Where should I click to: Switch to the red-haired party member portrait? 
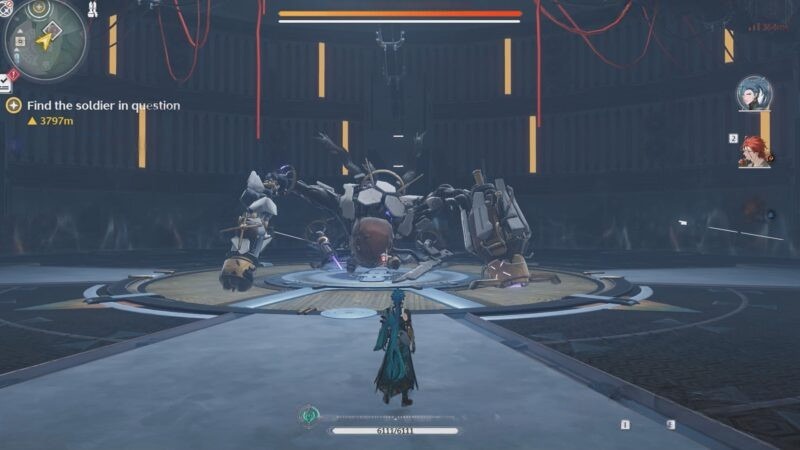754,151
